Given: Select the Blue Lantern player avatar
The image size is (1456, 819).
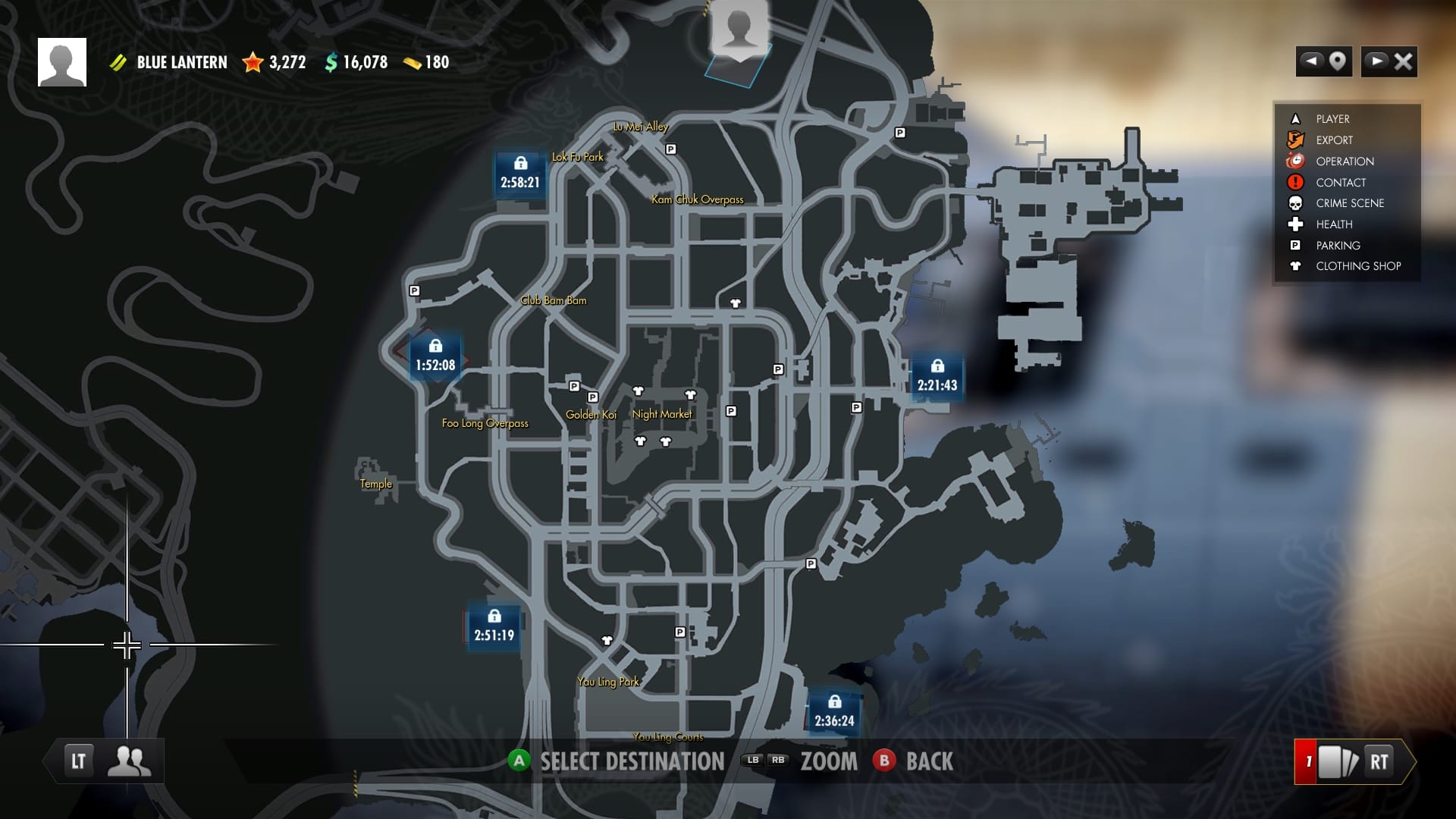Looking at the screenshot, I should tap(62, 61).
